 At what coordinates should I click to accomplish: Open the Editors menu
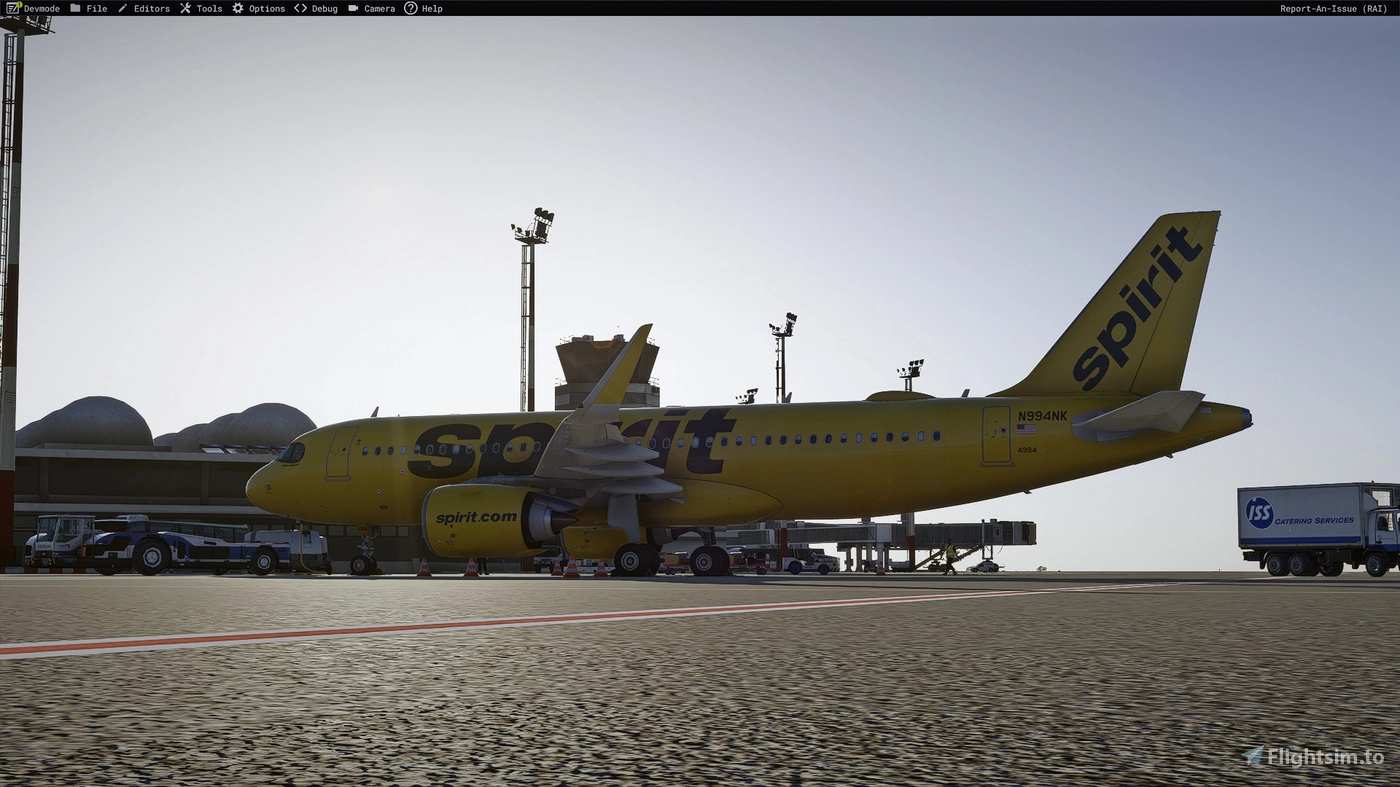(150, 8)
